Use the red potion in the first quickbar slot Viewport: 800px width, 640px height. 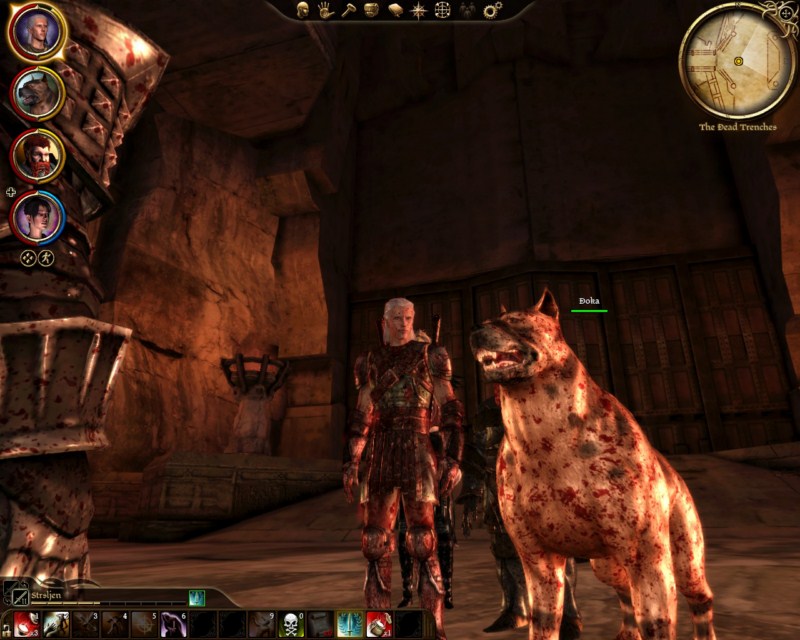click(x=26, y=624)
